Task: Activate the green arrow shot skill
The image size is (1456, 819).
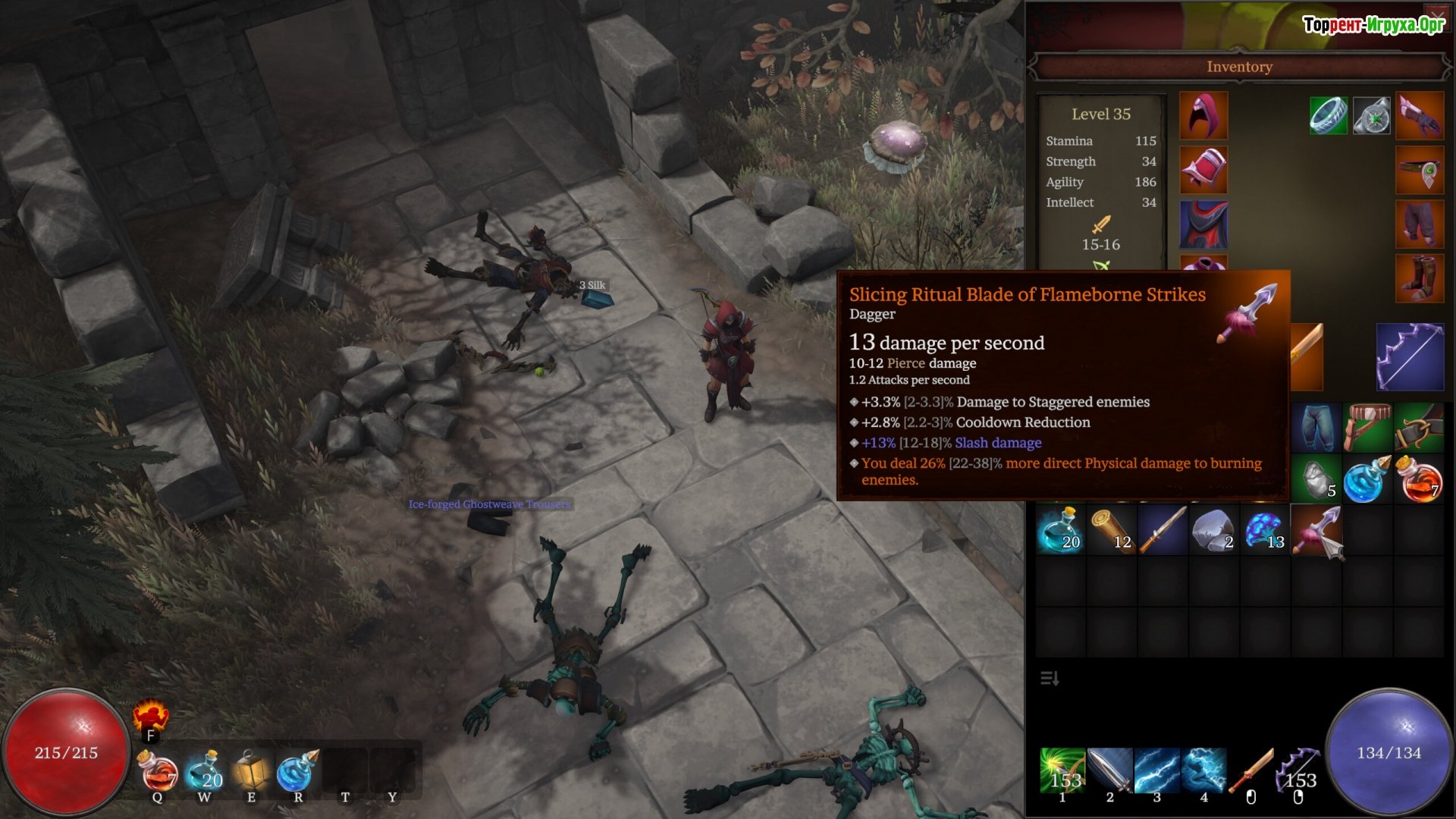Action: click(x=1062, y=770)
